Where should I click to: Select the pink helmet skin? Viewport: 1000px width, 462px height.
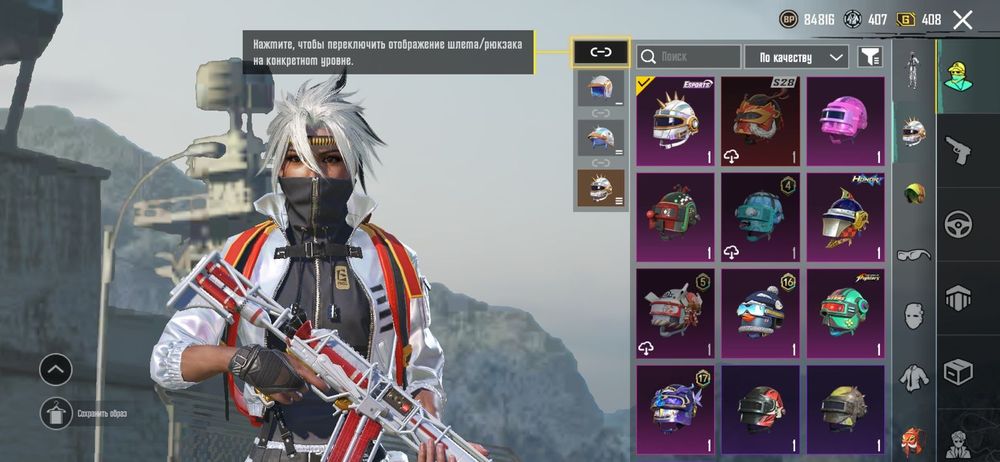coord(846,121)
